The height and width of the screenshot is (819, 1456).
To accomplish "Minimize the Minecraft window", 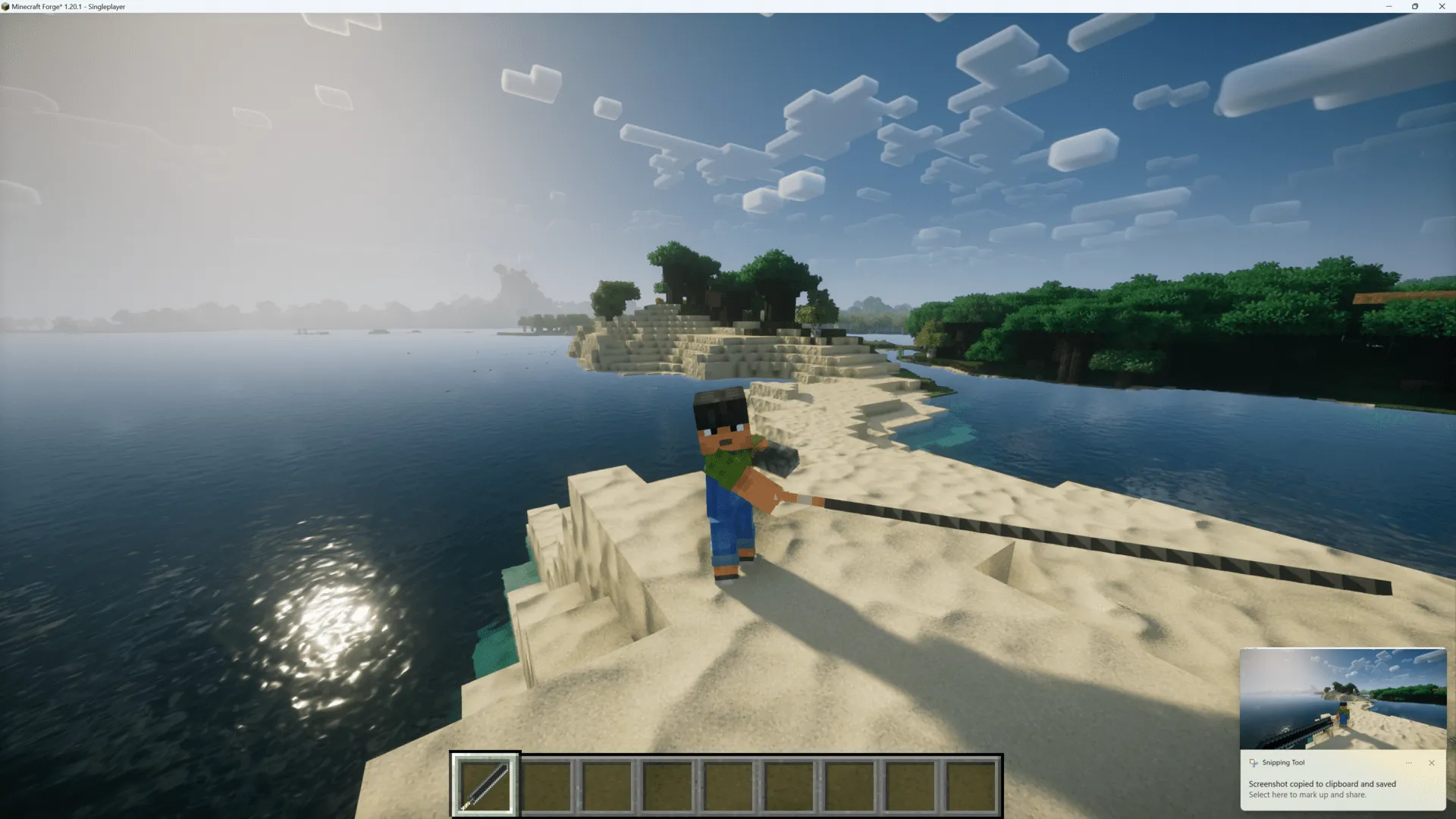I will [1389, 6].
